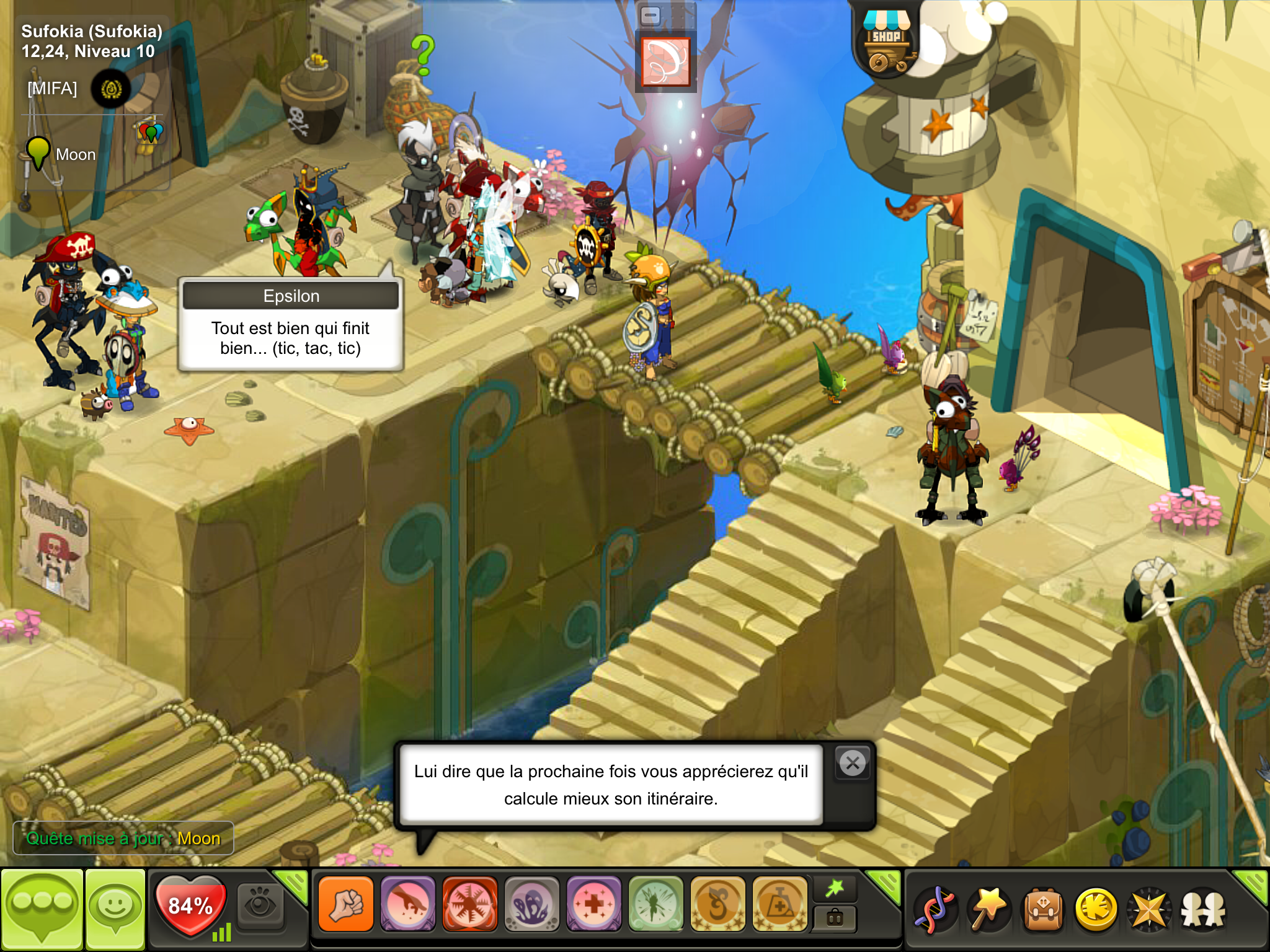Select the green fairy spell
Image resolution: width=1270 pixels, height=952 pixels.
tap(656, 904)
